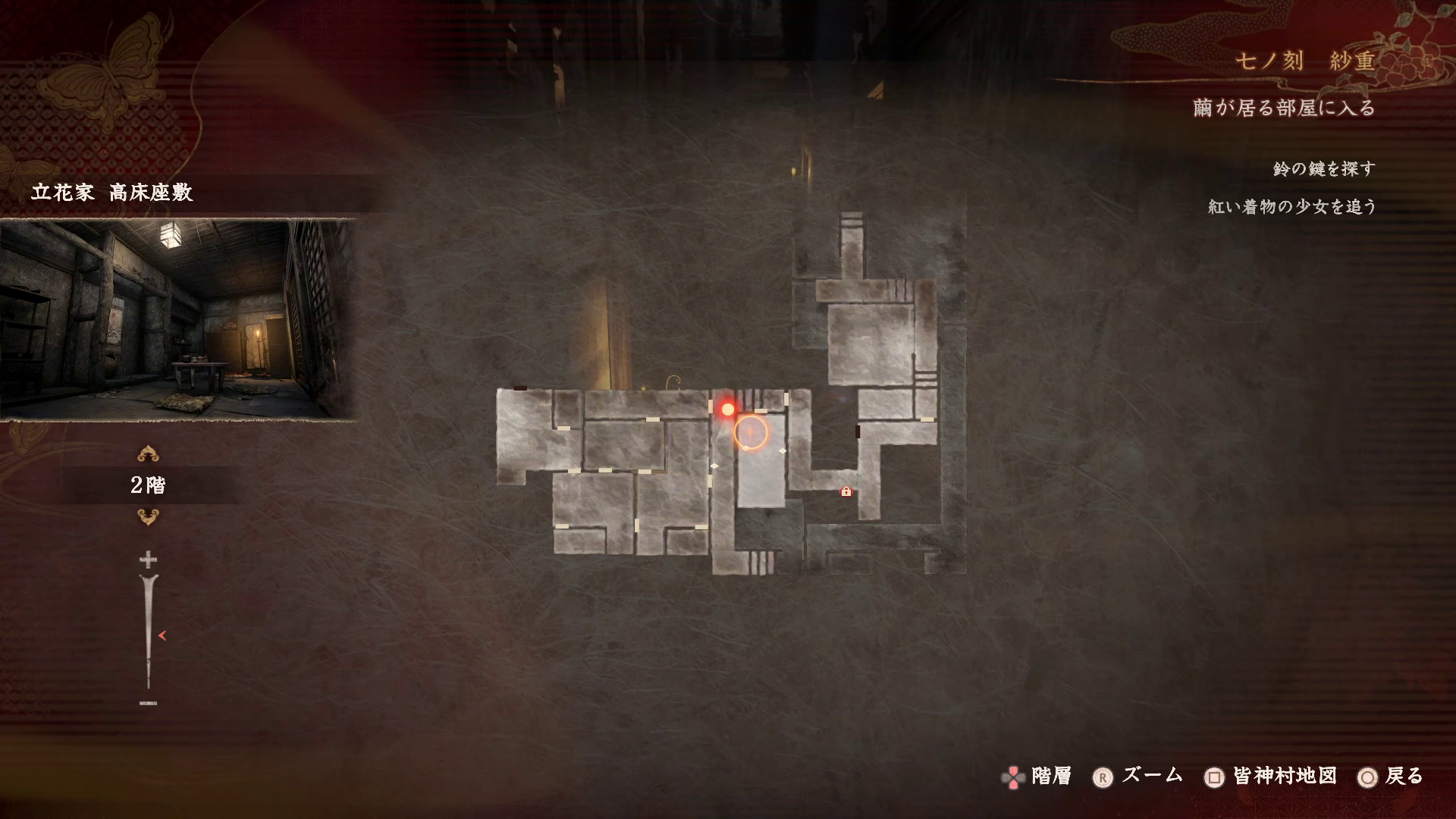This screenshot has height=819, width=1456.
Task: Select the objective 鈴の鍵を探す
Action: tap(1324, 168)
